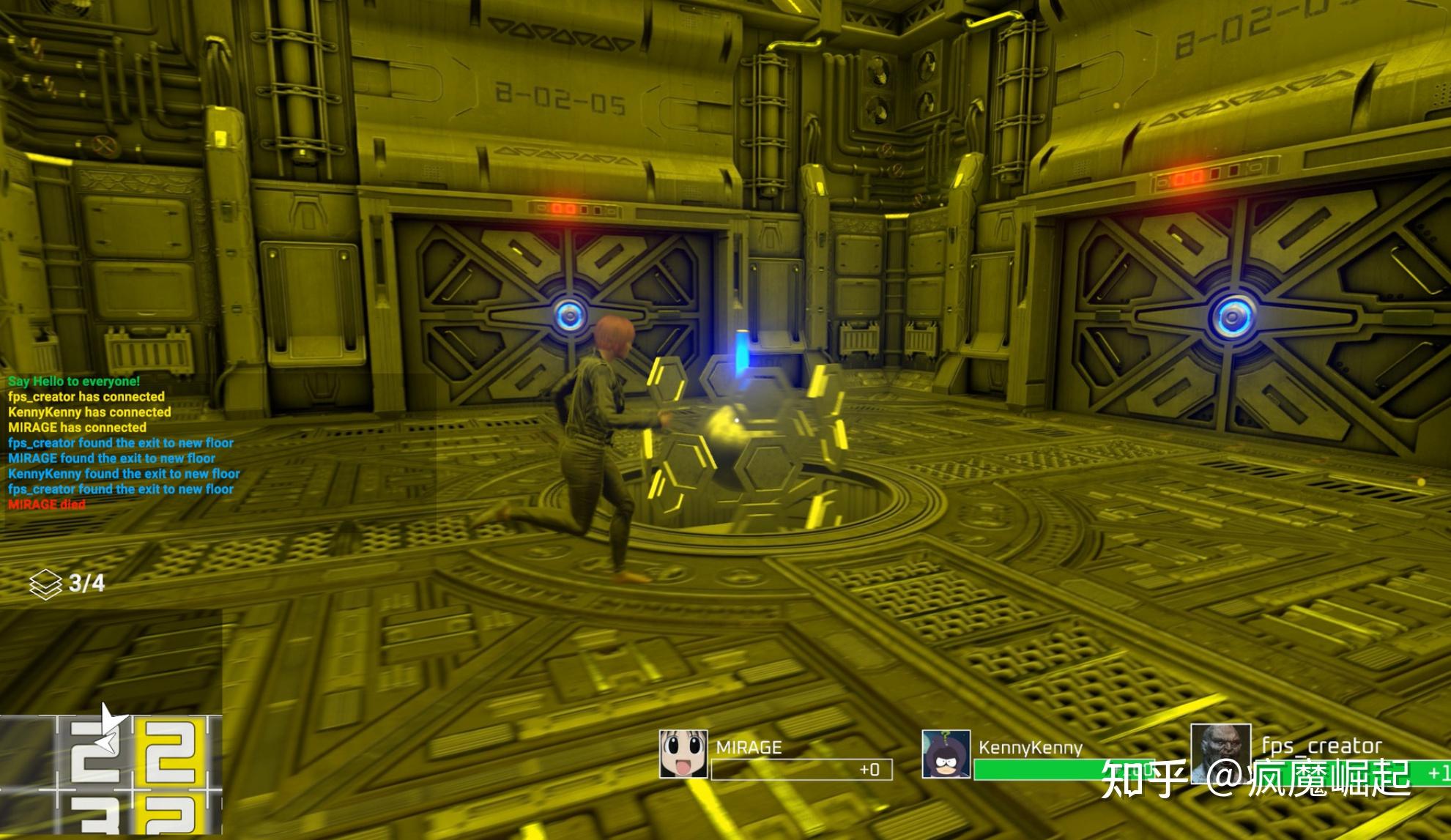Image resolution: width=1451 pixels, height=840 pixels.
Task: Click the floor layers icon
Action: (x=45, y=584)
